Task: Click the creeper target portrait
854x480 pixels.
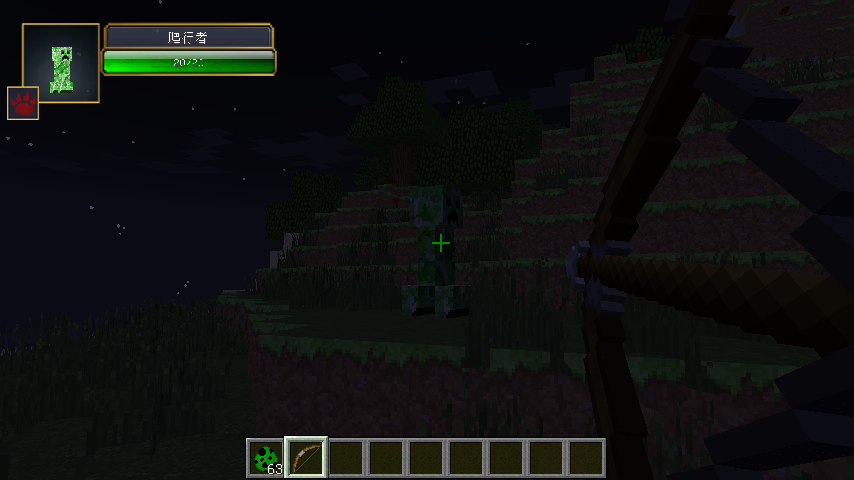Action: point(62,62)
